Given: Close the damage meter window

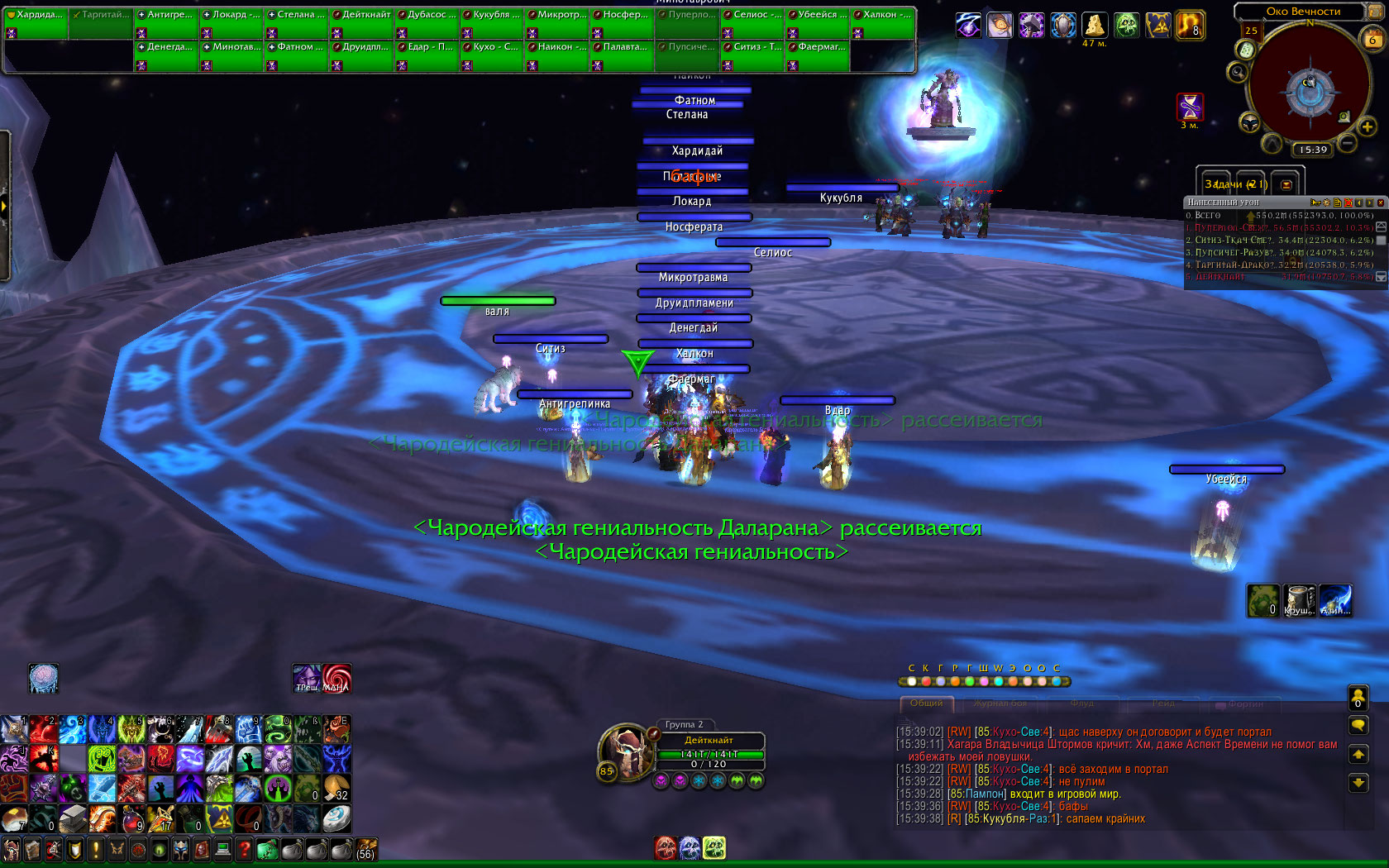Looking at the screenshot, I should coord(1380,203).
